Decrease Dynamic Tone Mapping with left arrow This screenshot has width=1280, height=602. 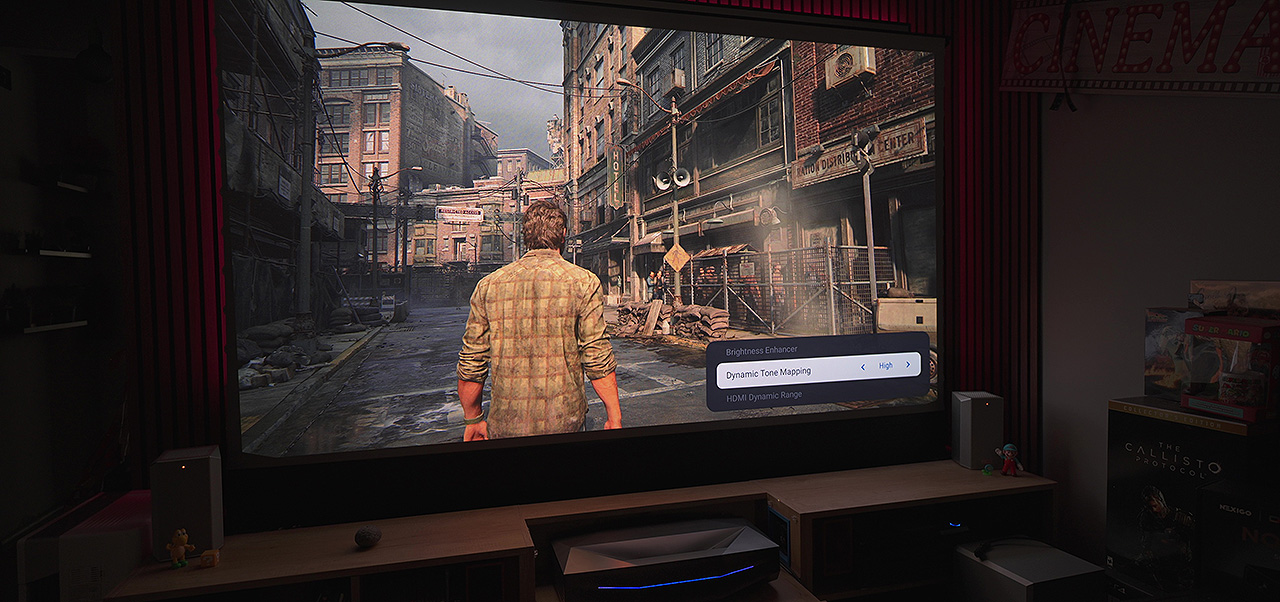864,367
